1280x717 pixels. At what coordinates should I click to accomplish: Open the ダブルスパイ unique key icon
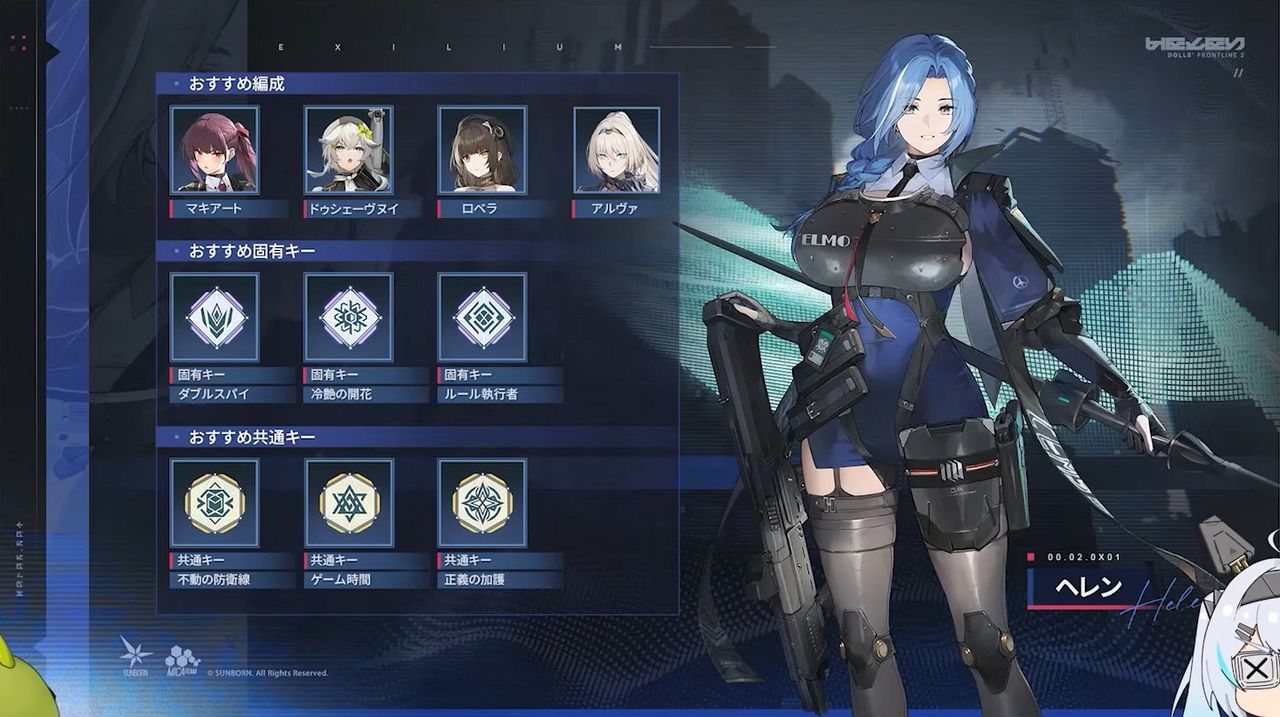[214, 317]
